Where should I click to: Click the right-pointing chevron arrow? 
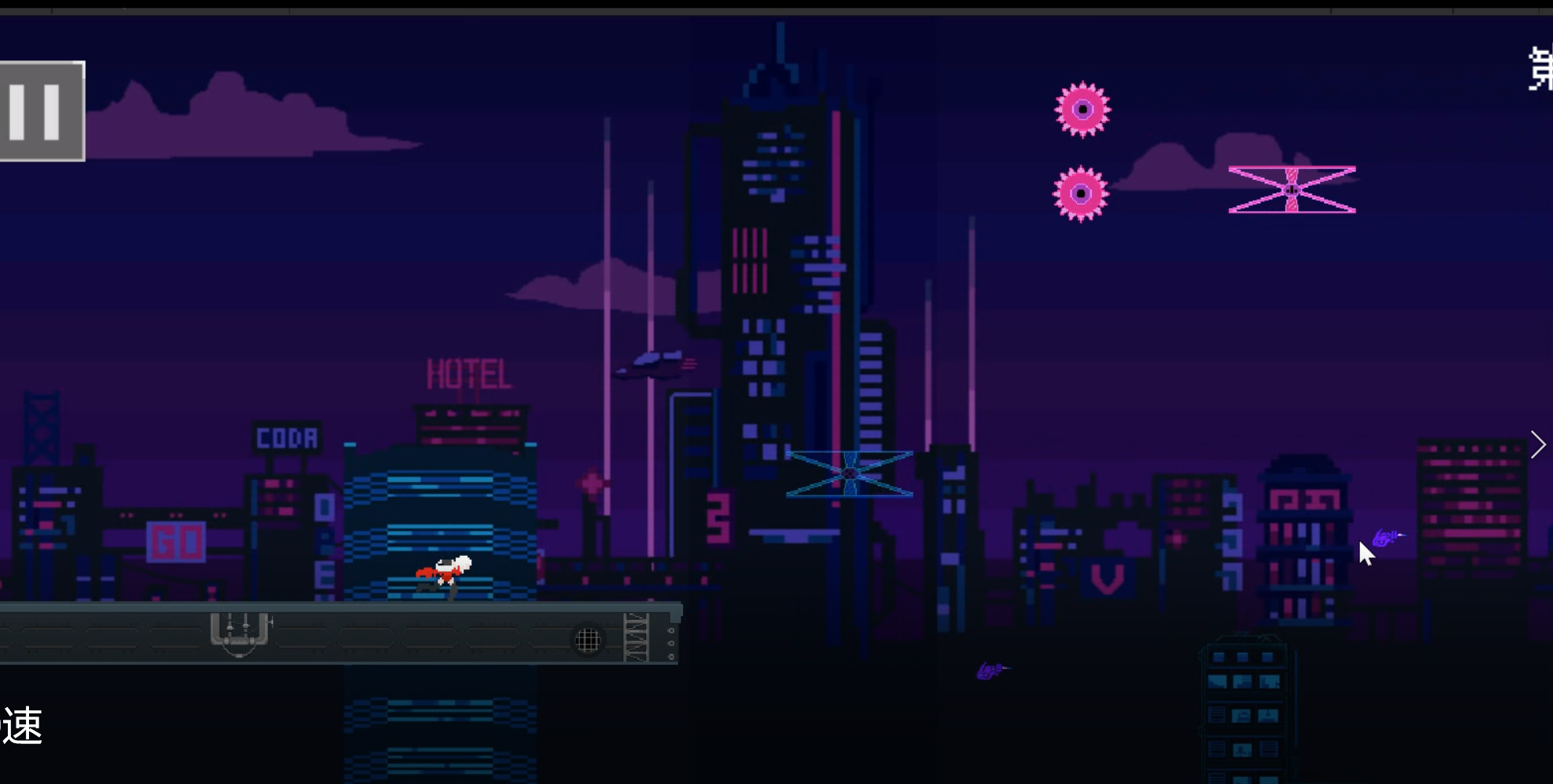pyautogui.click(x=1539, y=444)
